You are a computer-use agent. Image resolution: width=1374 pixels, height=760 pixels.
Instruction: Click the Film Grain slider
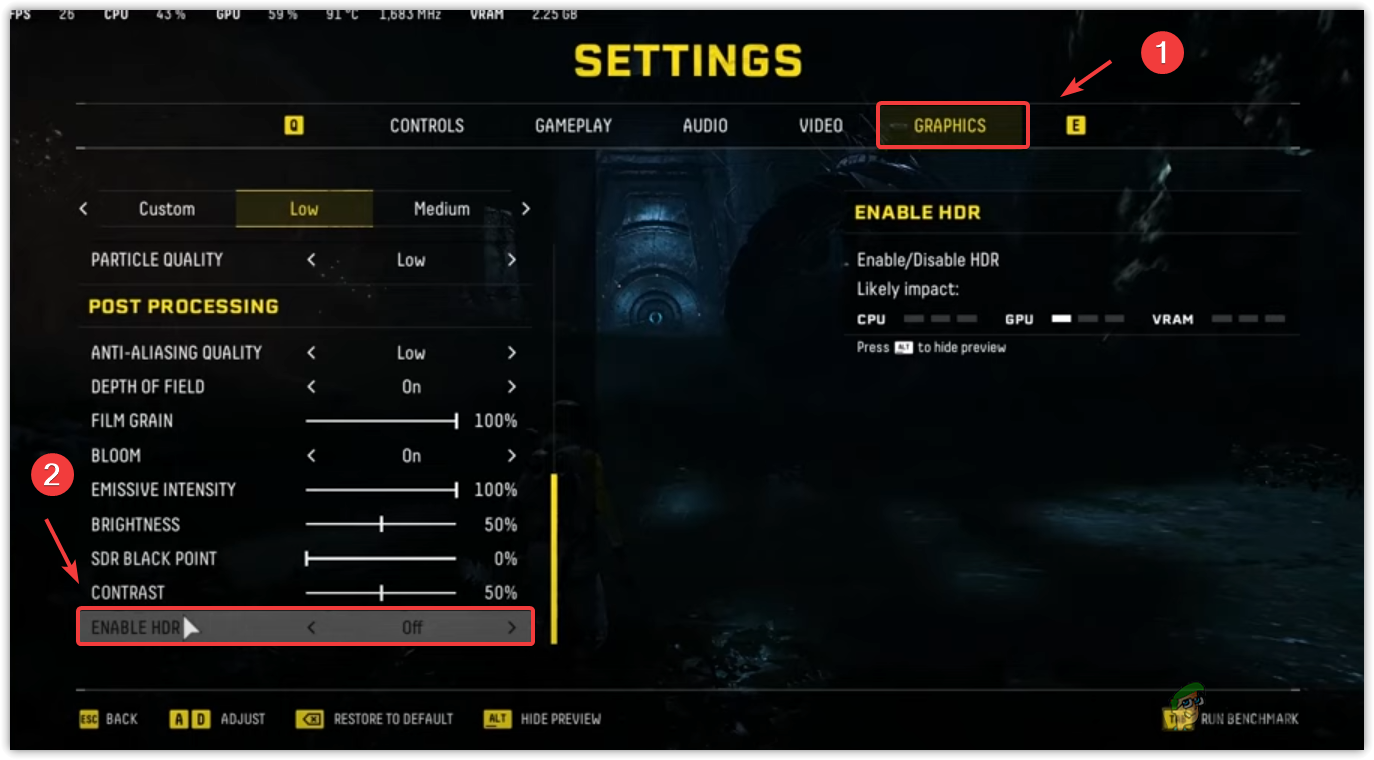(381, 421)
